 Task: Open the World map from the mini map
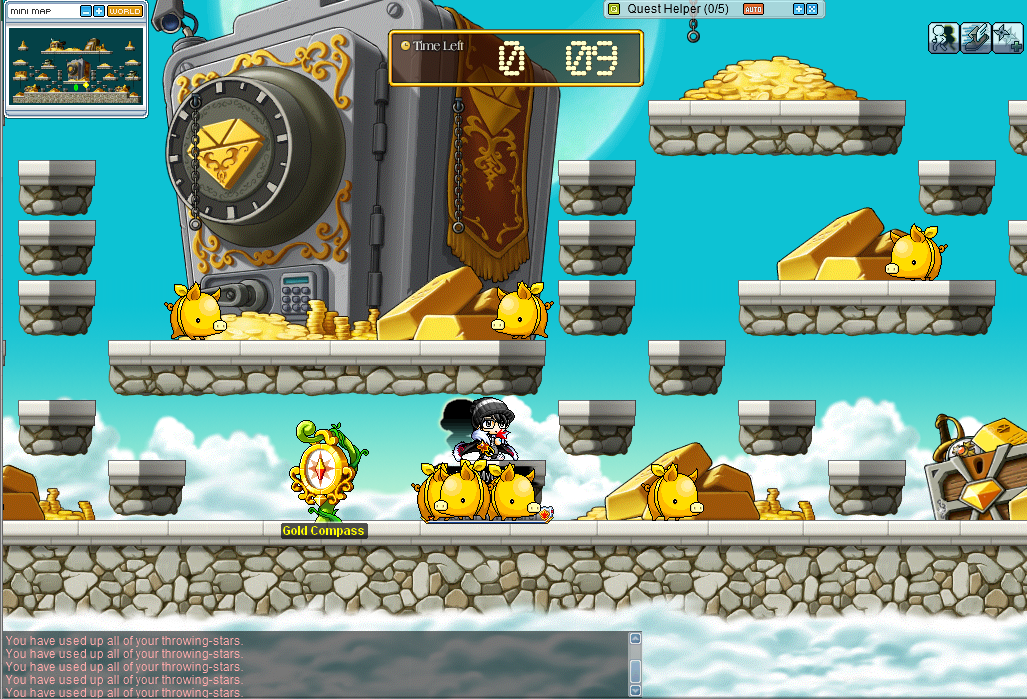(124, 11)
